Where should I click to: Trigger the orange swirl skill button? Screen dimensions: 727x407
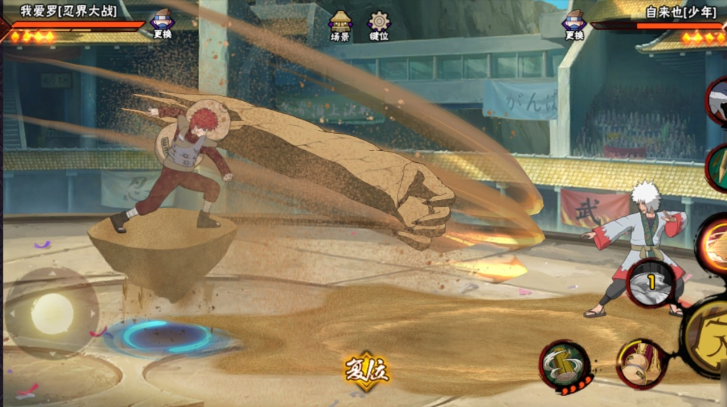pos(715,243)
